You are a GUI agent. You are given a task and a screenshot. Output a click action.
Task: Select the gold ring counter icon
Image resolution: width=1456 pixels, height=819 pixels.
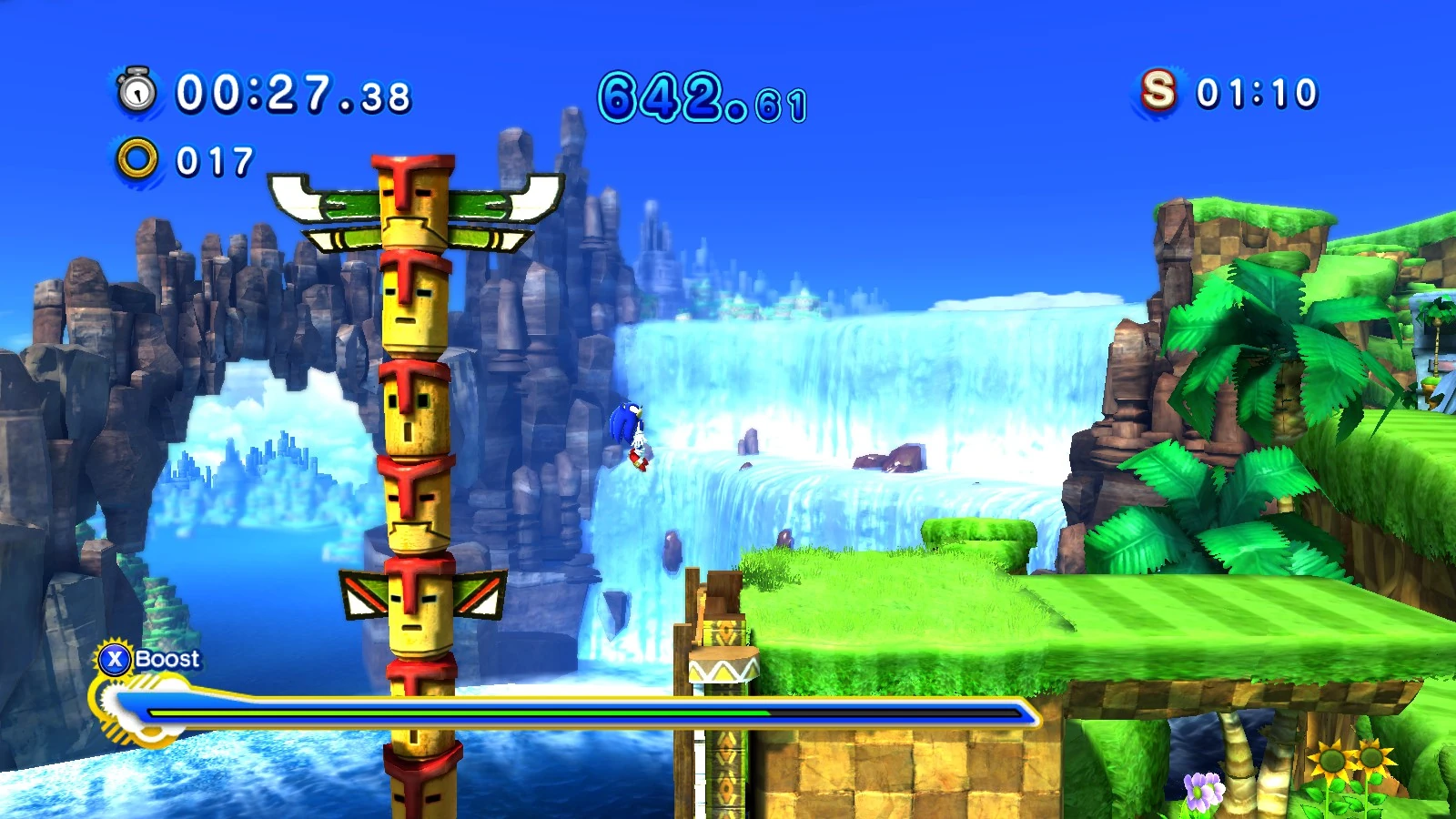coord(137,159)
